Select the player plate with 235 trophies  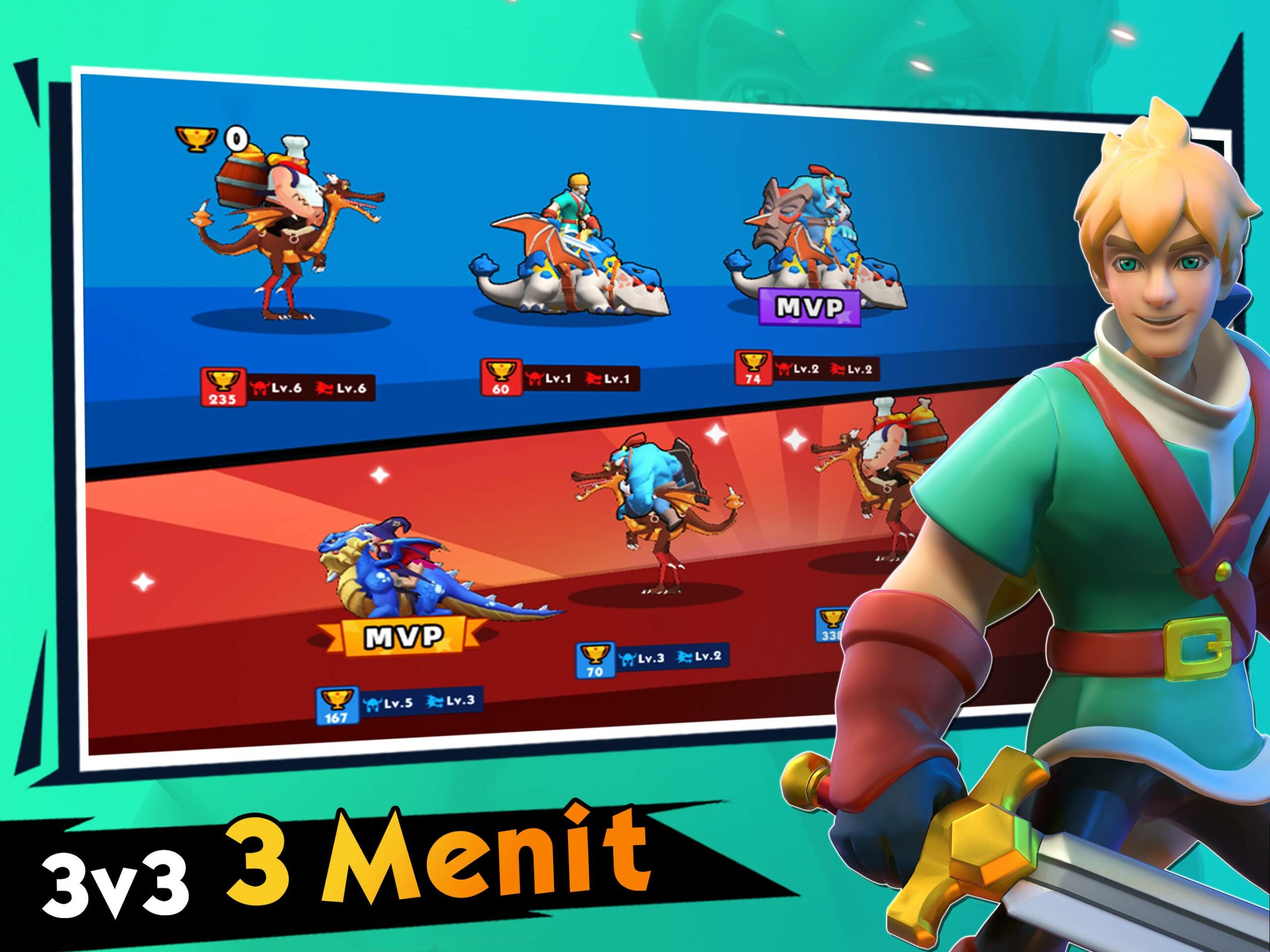(288, 387)
